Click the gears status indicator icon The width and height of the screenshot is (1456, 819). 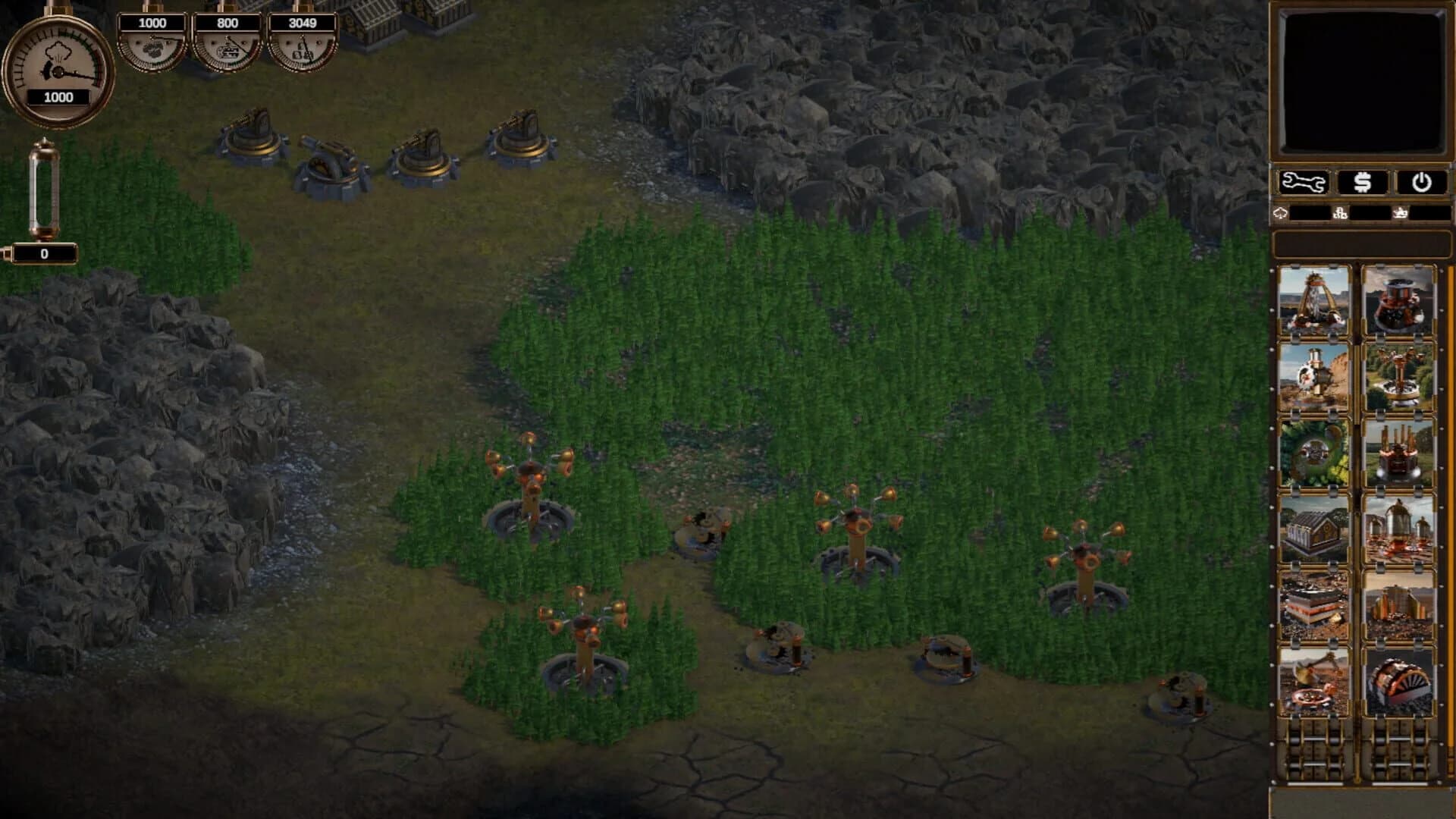pos(1341,214)
